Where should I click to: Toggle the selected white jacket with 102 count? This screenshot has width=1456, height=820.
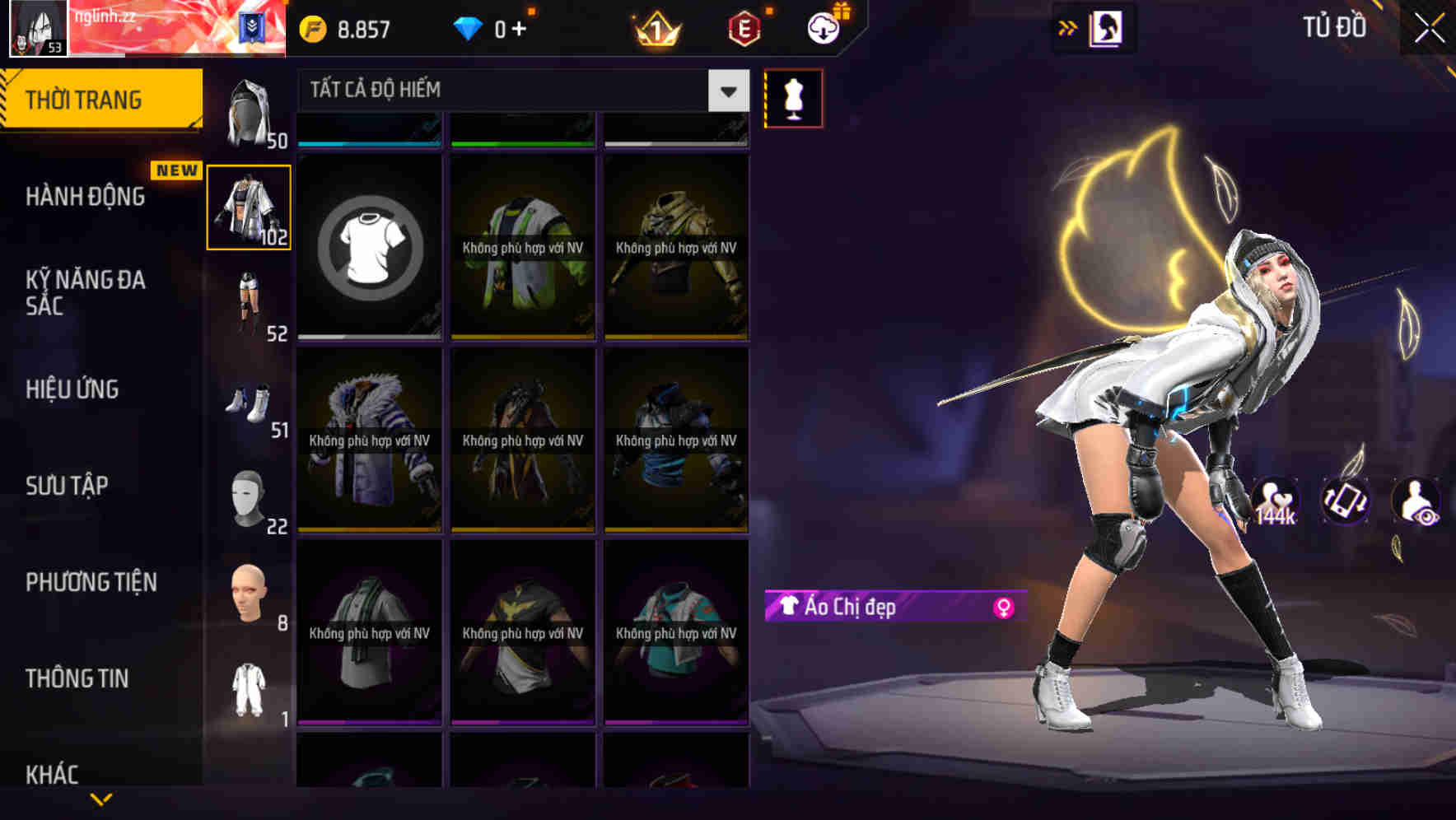(249, 206)
